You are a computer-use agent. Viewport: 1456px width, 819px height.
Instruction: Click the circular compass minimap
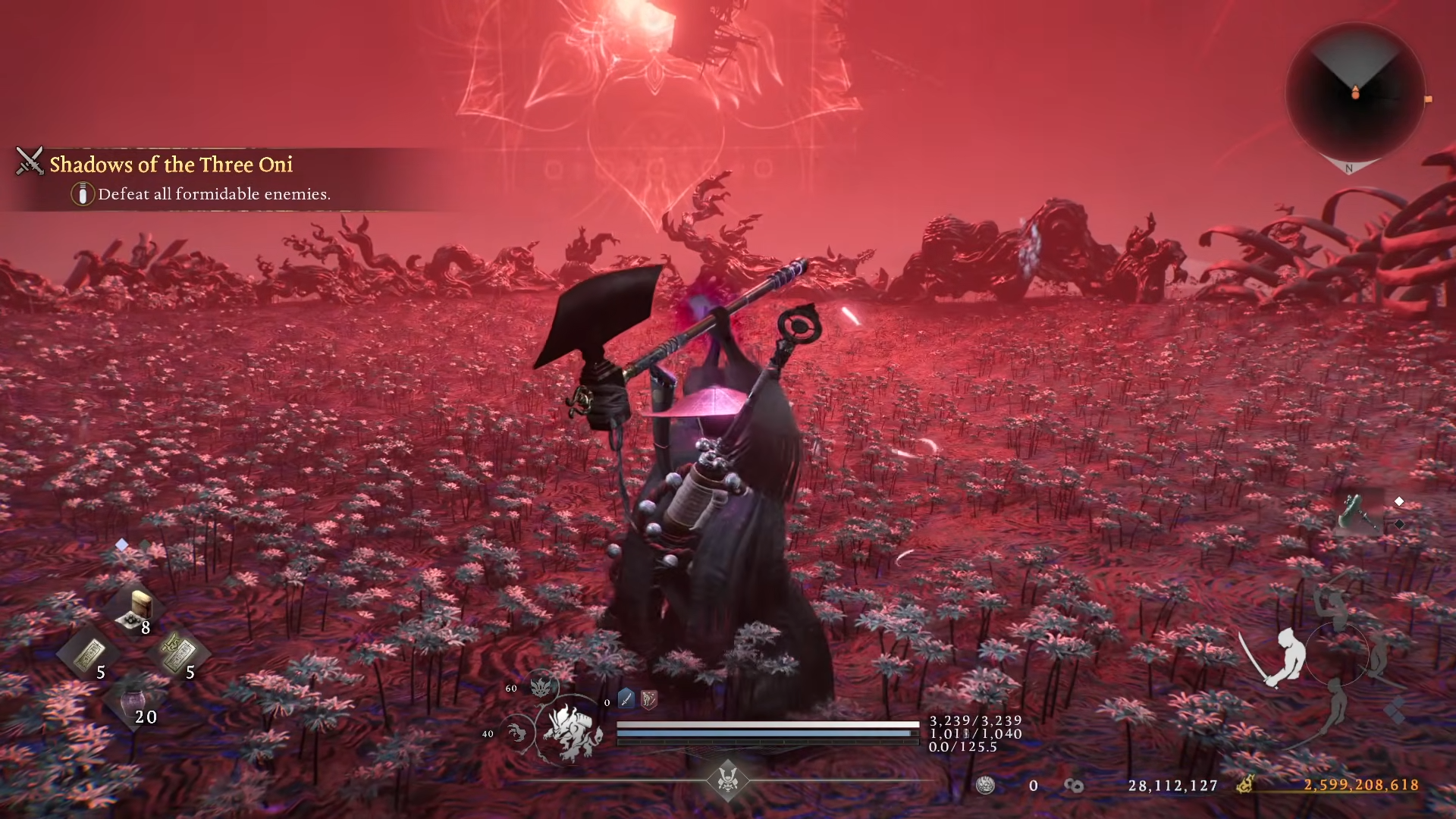pos(1355,93)
